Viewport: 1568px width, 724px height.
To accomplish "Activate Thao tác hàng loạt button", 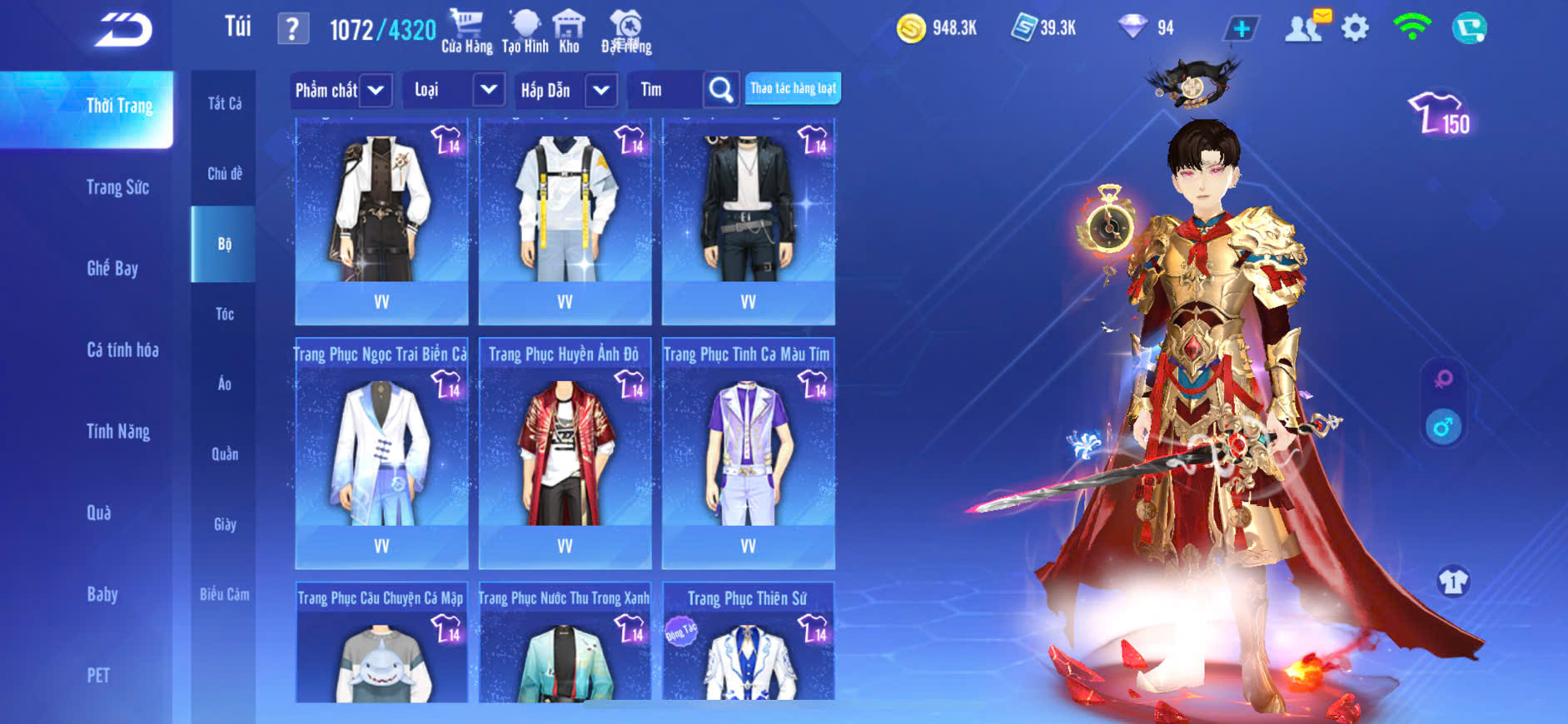I will pos(793,88).
